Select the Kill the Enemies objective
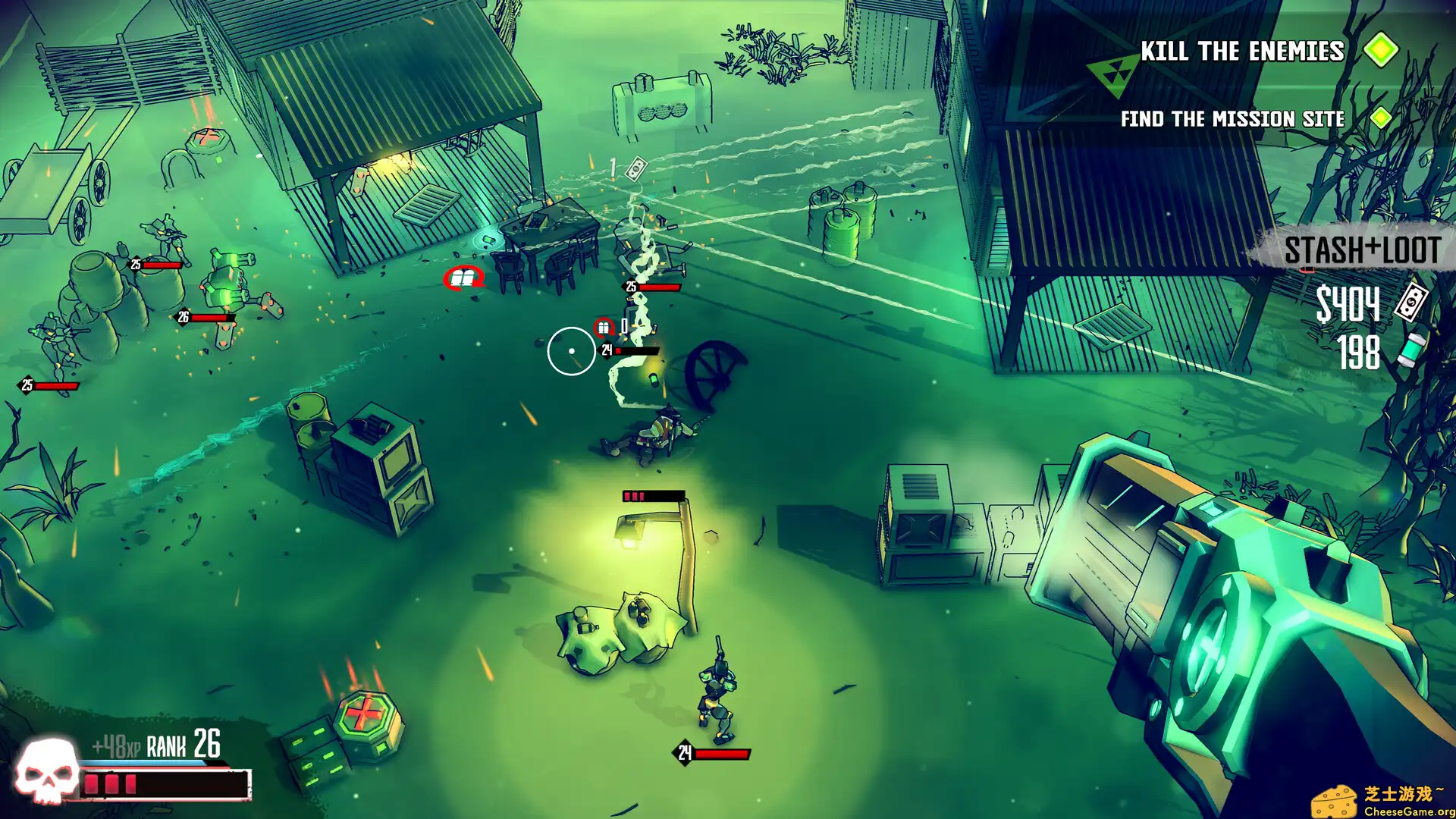The width and height of the screenshot is (1456, 819). [x=1241, y=51]
